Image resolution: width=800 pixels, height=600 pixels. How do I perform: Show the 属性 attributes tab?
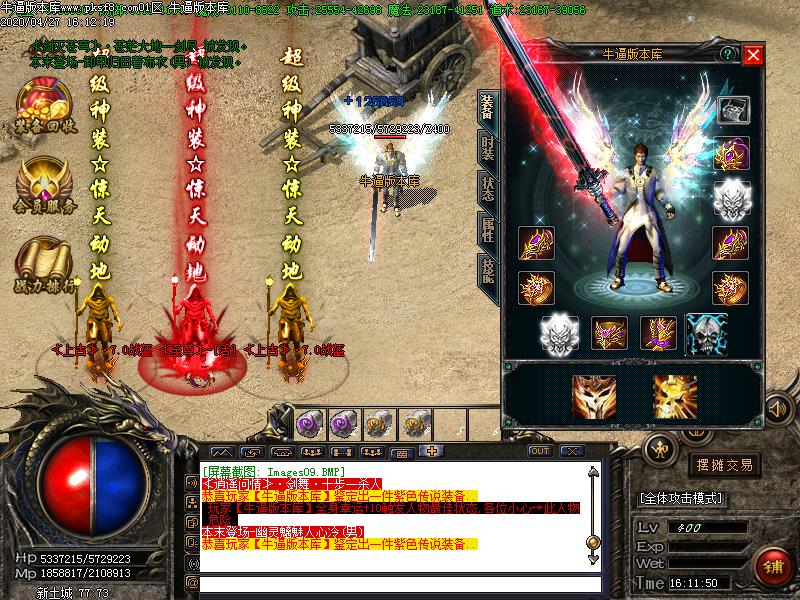pos(487,229)
